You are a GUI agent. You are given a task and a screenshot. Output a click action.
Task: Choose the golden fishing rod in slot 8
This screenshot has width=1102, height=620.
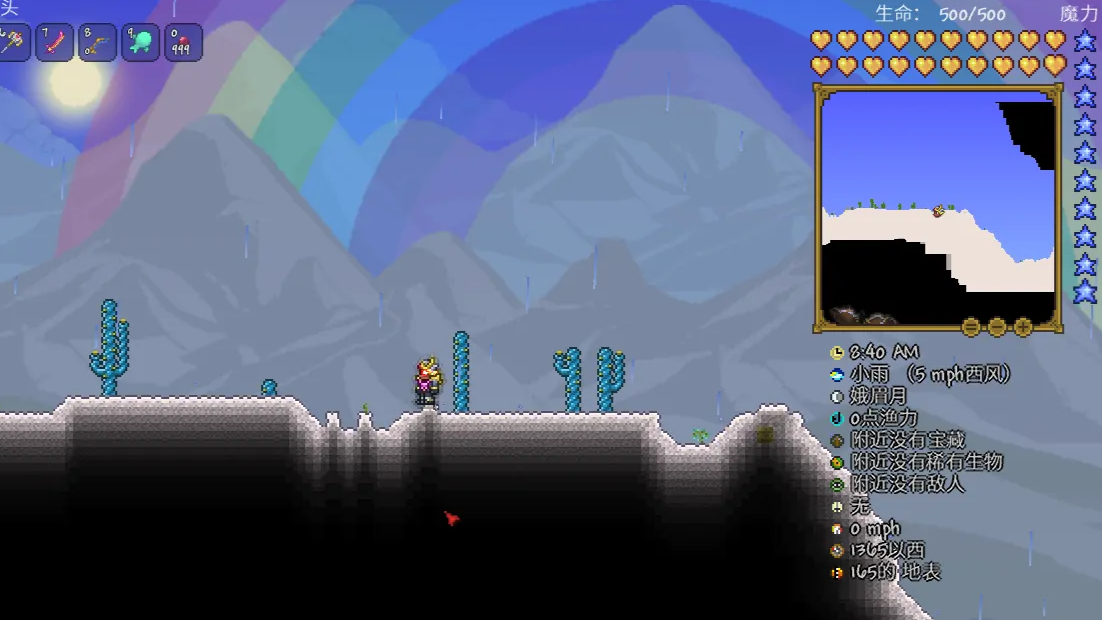[98, 43]
